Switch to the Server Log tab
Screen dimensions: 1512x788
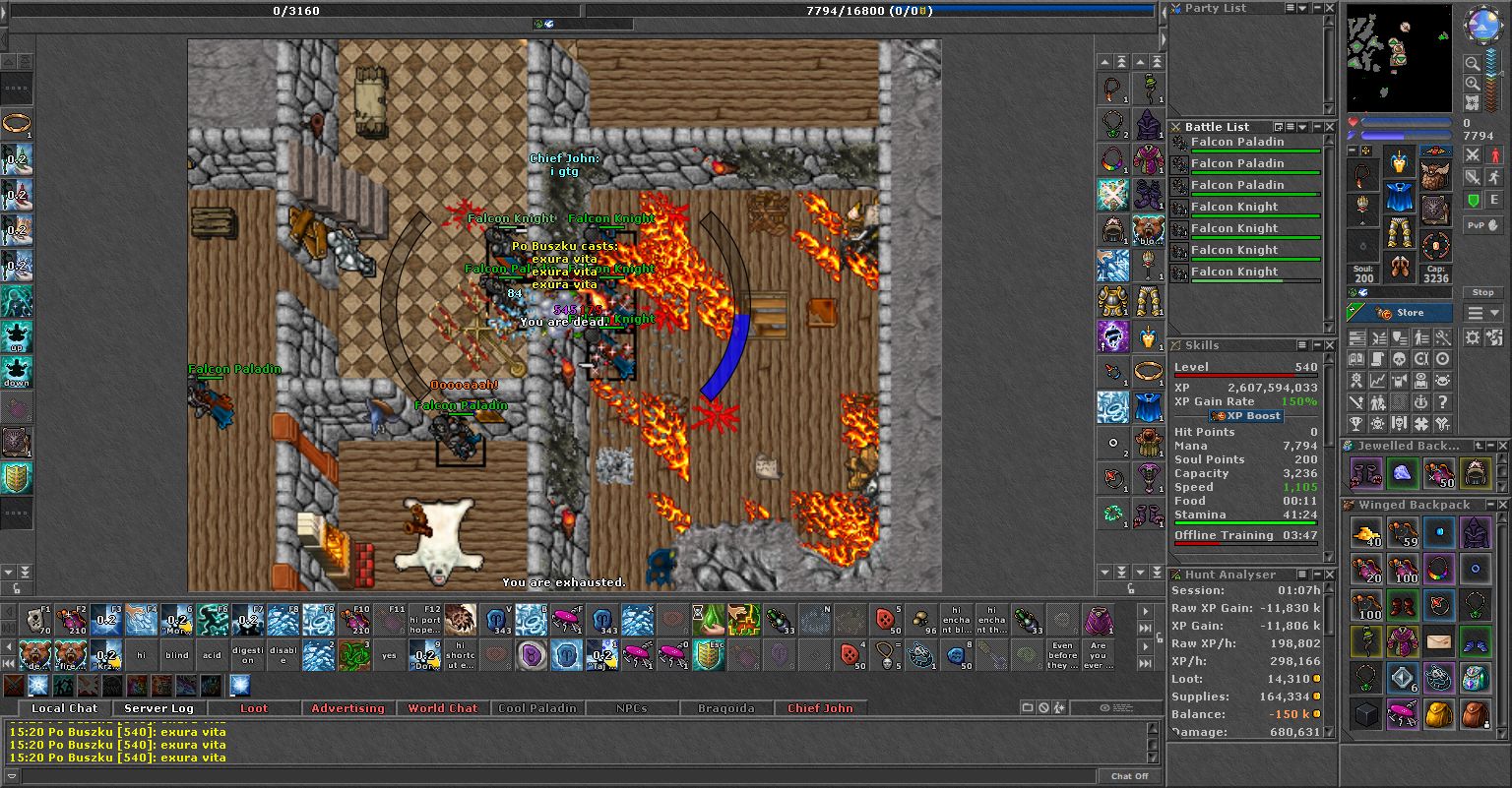click(158, 708)
